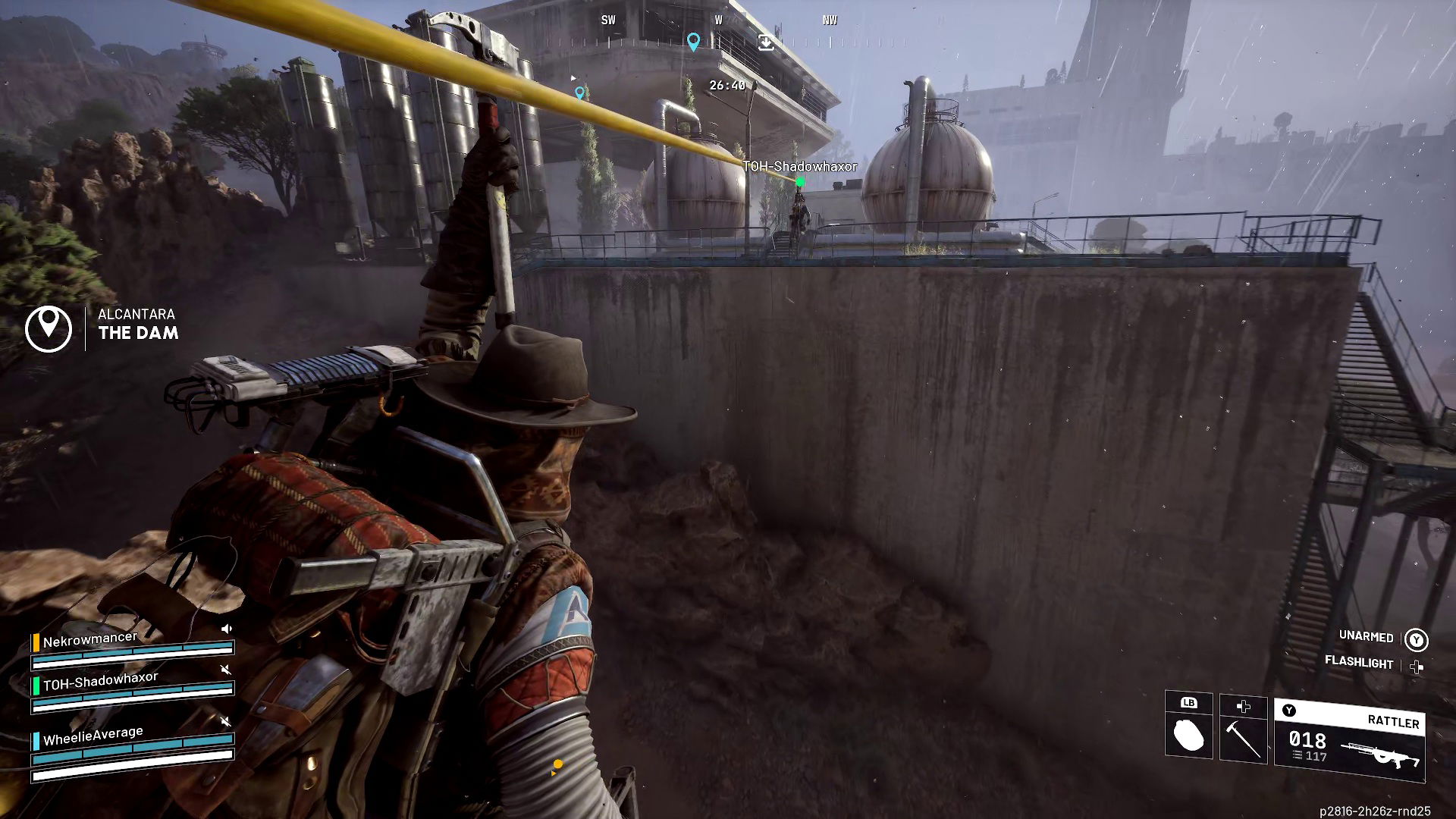This screenshot has width=1456, height=819.
Task: Select the blue waypoint pin on the compass
Action: coord(695,42)
